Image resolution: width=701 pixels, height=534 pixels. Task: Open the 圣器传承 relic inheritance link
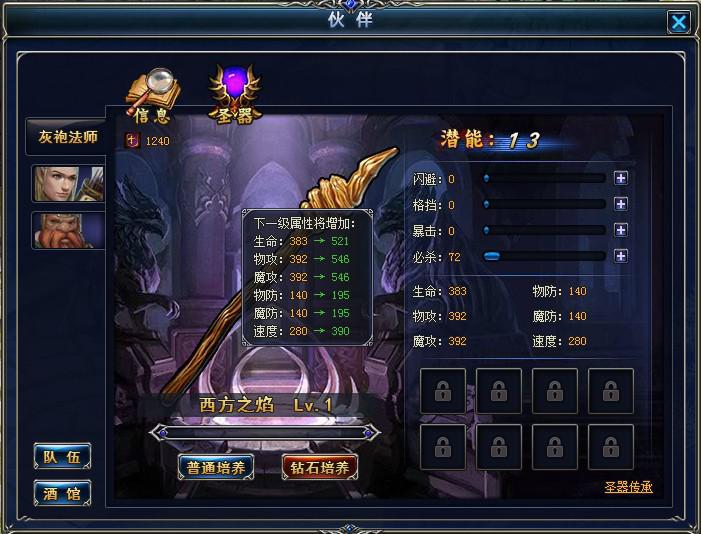(x=629, y=488)
